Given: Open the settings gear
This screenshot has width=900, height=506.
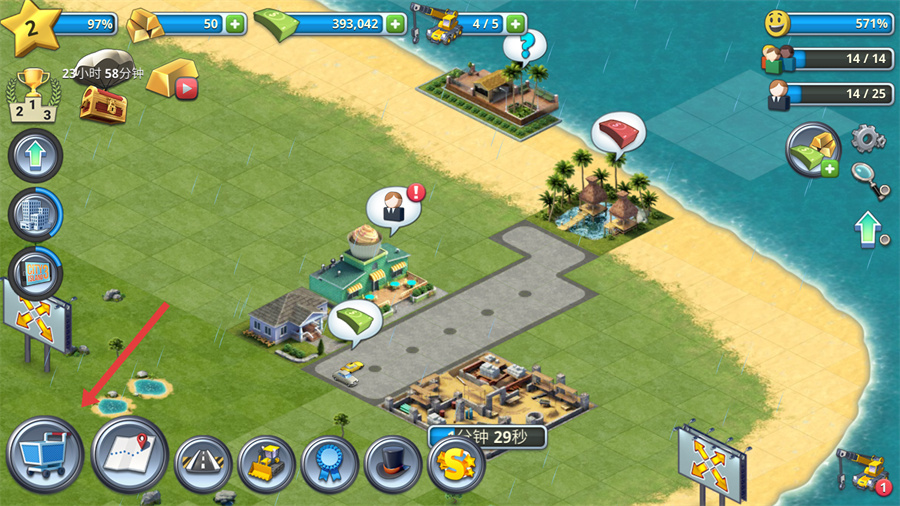Looking at the screenshot, I should [x=868, y=137].
